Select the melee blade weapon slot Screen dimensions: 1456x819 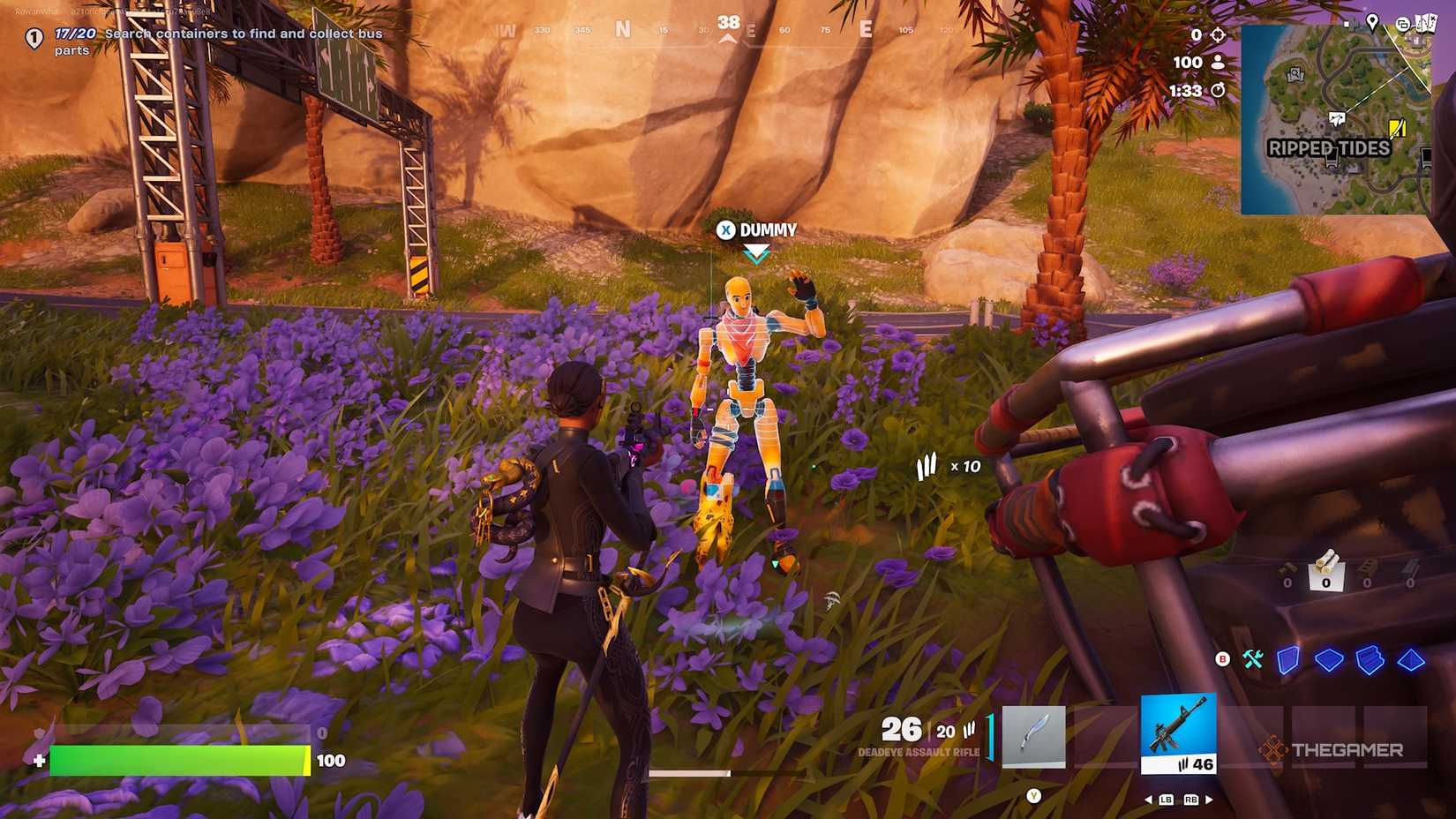[x=1033, y=735]
